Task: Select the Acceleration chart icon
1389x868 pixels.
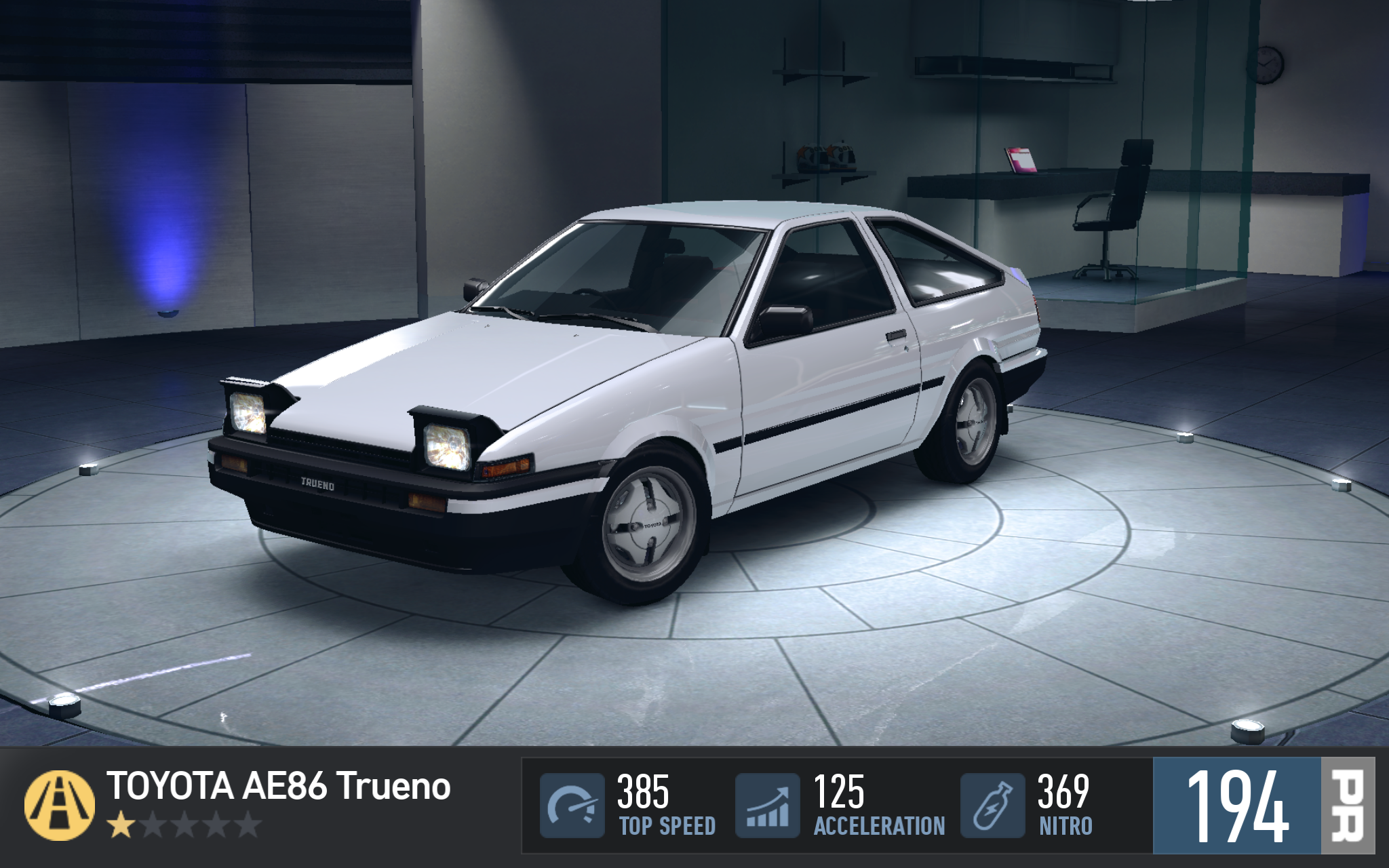Action: (x=768, y=806)
